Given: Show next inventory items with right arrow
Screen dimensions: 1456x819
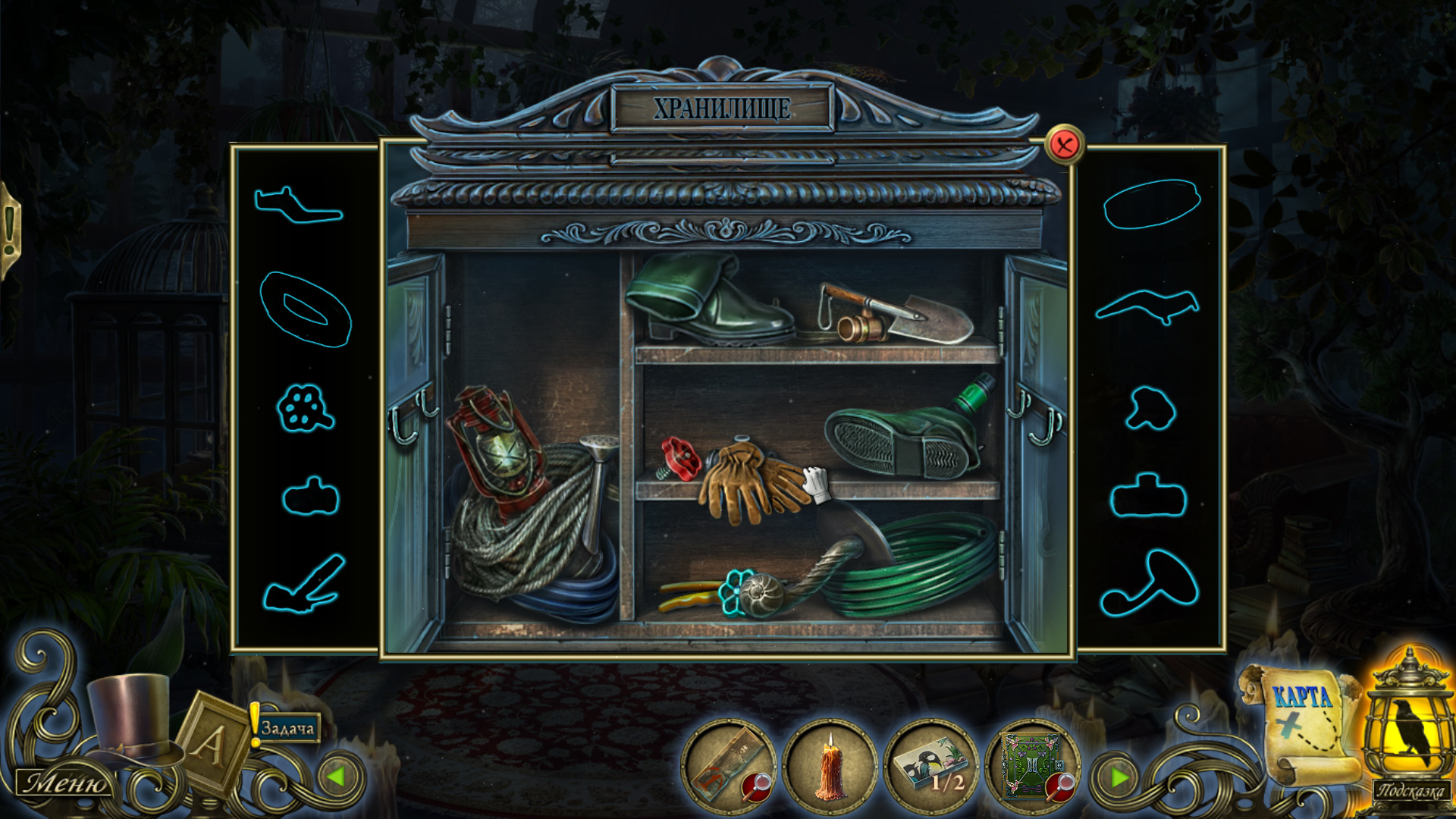Looking at the screenshot, I should point(1119,777).
